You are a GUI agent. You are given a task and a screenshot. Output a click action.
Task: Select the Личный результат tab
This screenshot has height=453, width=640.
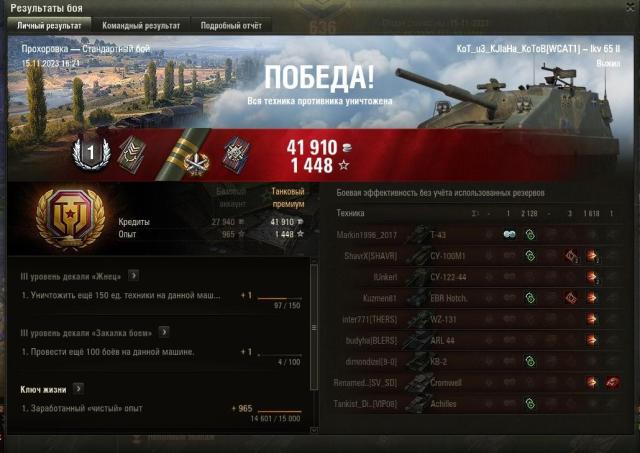tap(49, 25)
